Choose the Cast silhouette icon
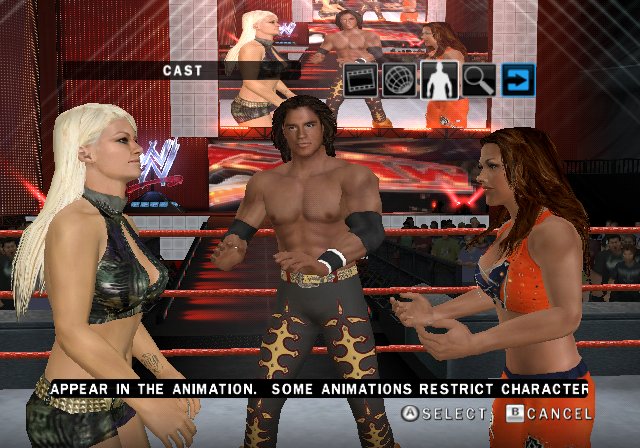Image resolution: width=640 pixels, height=448 pixels. 438,79
